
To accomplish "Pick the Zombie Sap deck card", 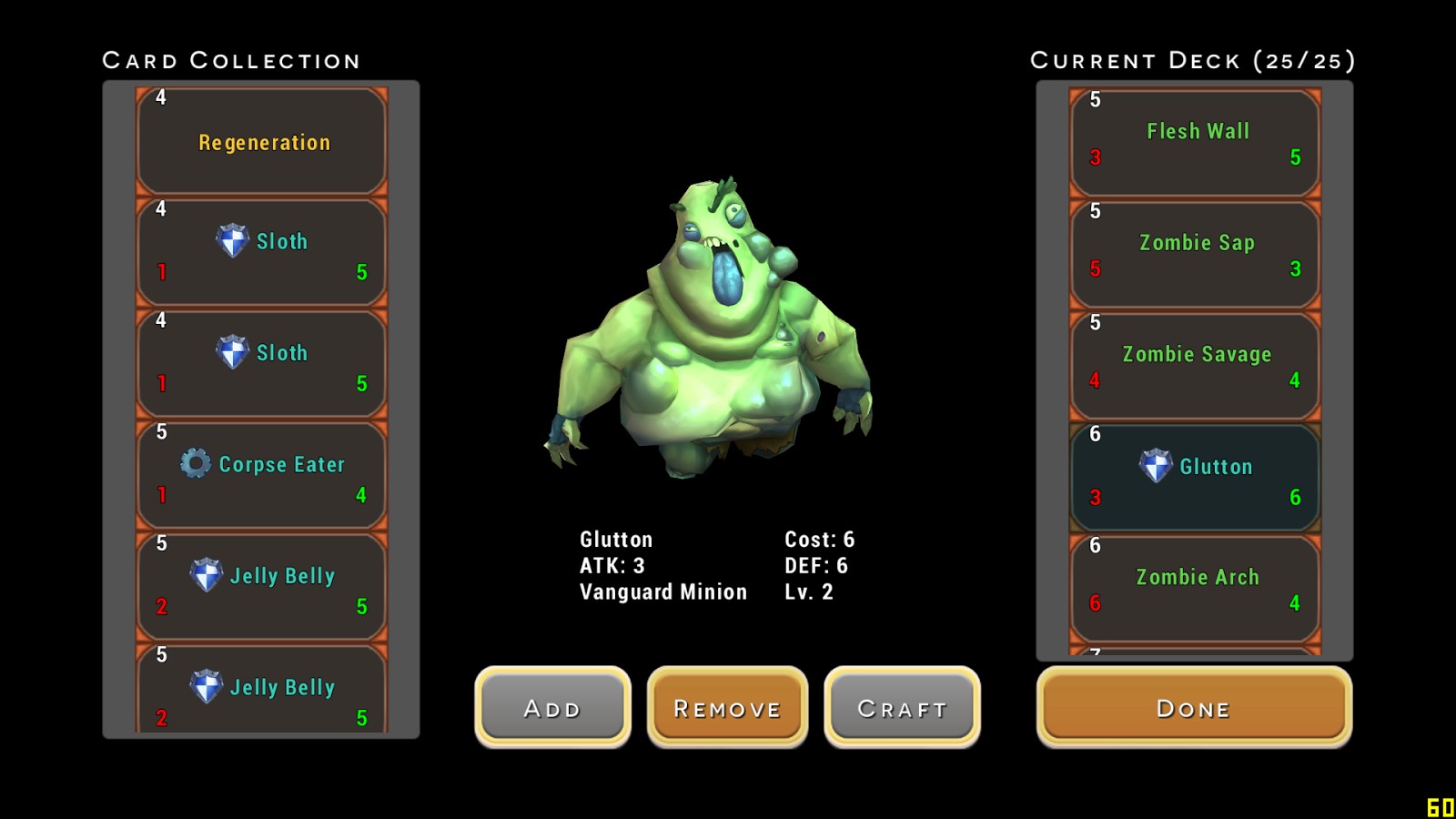I will tap(1195, 255).
